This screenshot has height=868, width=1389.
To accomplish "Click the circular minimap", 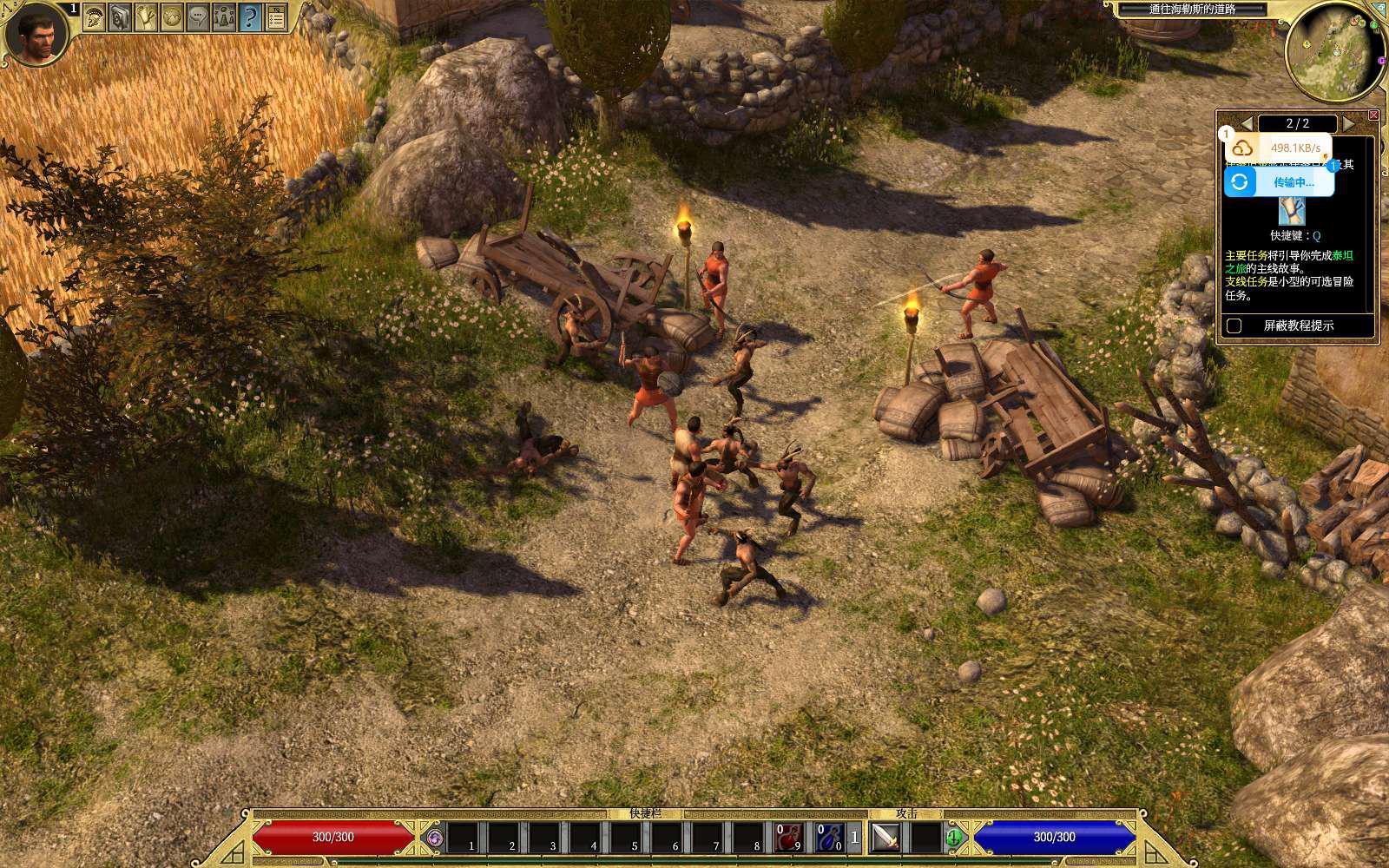I will (1333, 50).
